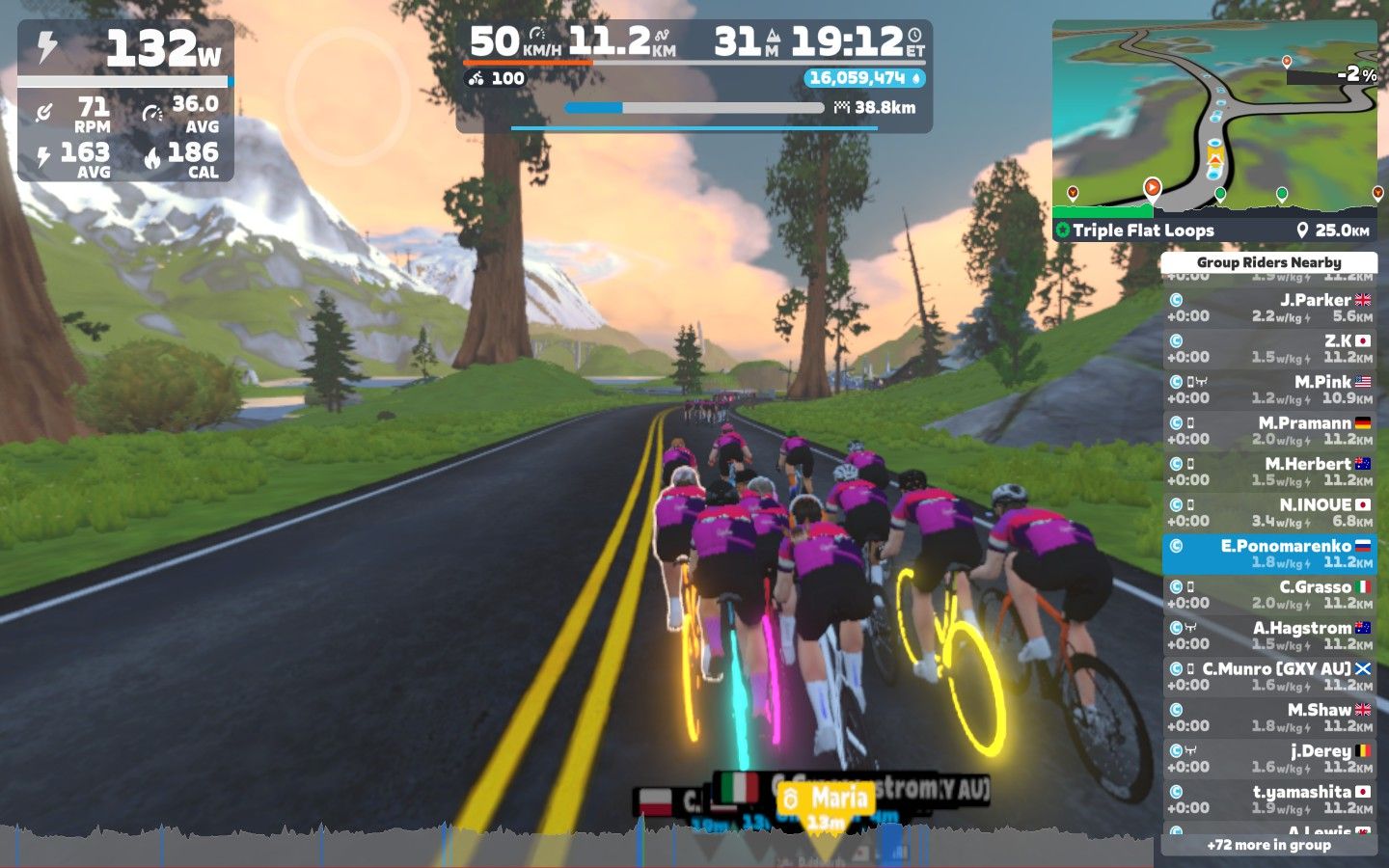Select J.Parker in the riders list
The width and height of the screenshot is (1389, 868).
(1268, 308)
